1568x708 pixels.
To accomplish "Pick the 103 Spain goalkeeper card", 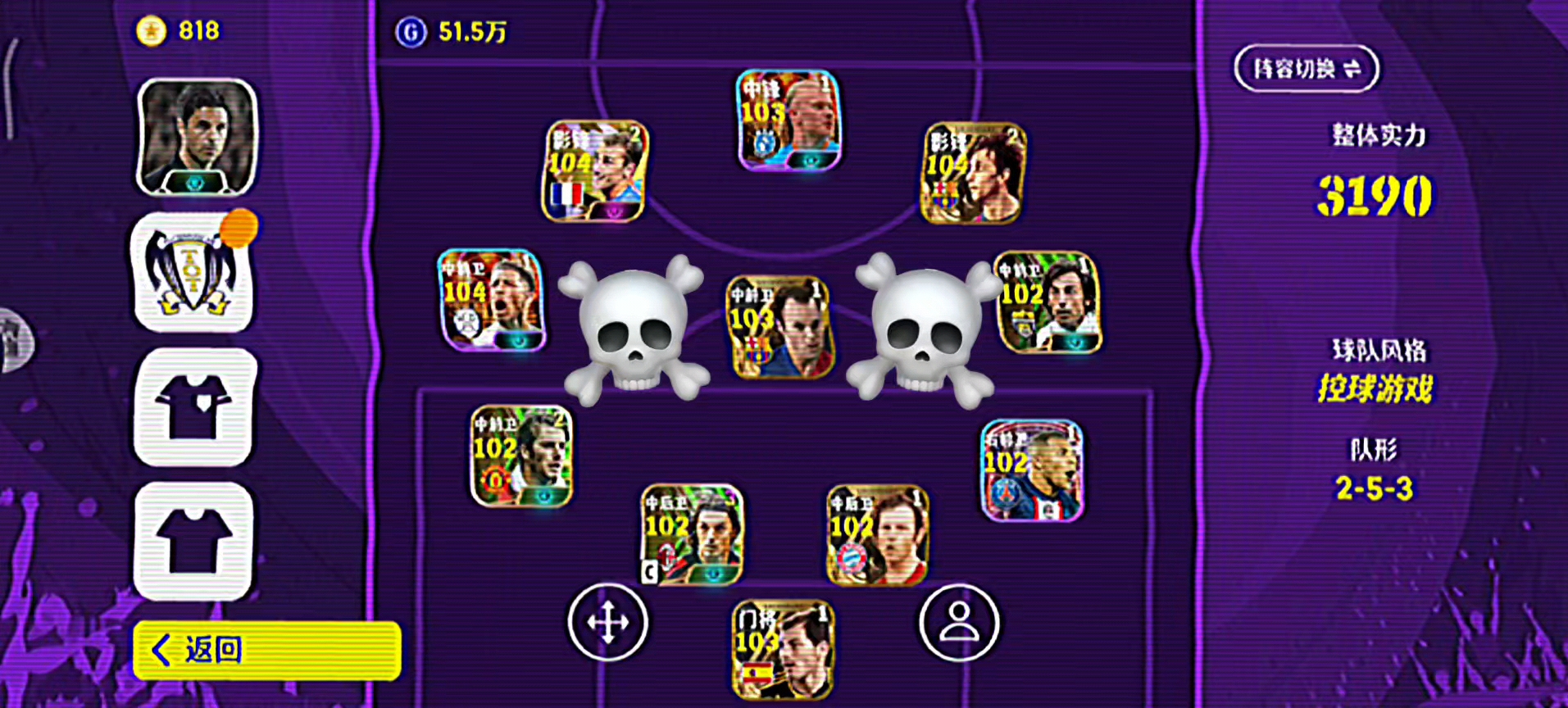I will [x=783, y=650].
